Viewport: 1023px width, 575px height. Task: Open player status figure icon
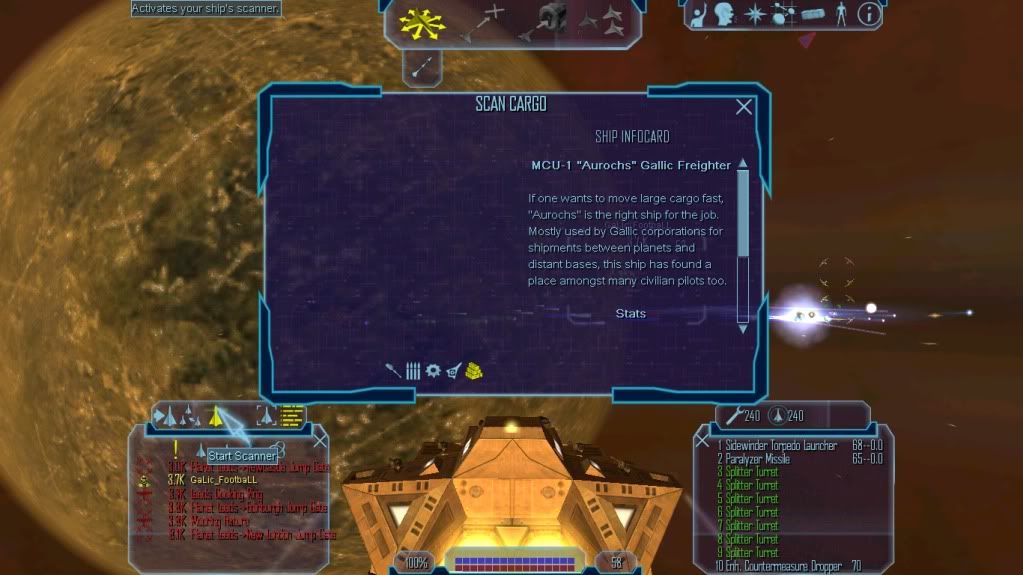841,14
